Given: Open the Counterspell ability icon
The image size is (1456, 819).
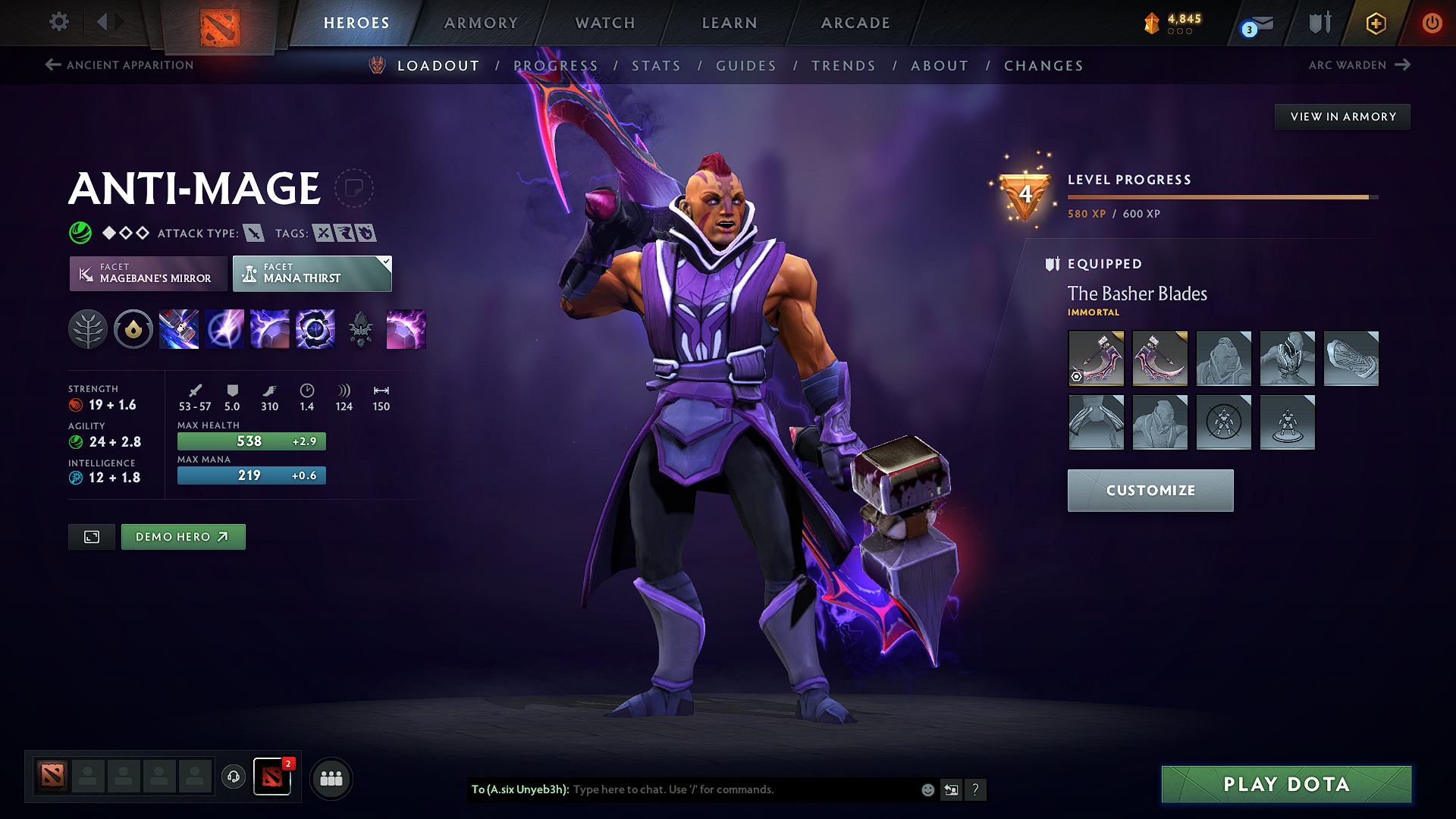Looking at the screenshot, I should 270,328.
